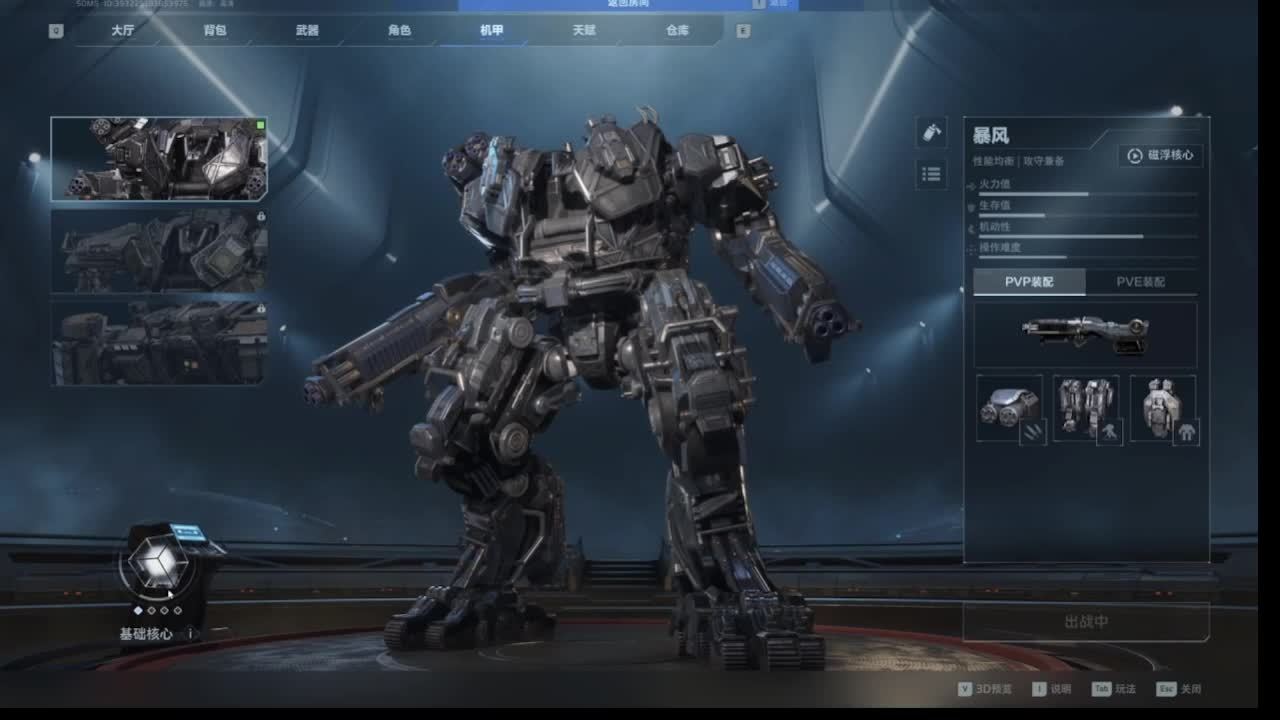This screenshot has width=1280, height=720.
Task: Select the triple-barrel missile pod slot
Action: (x=1009, y=408)
